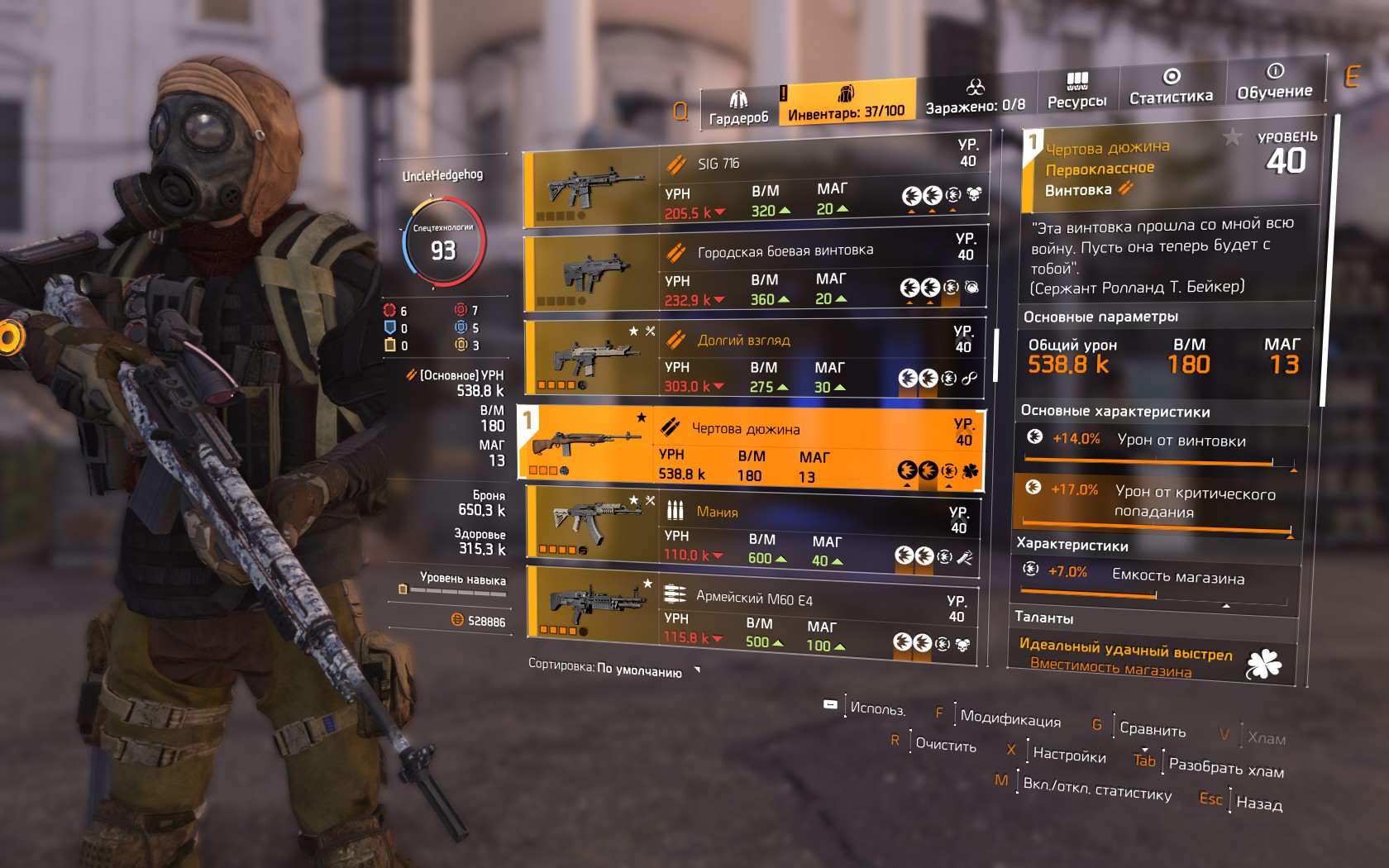Switch to the Инвентарь tab
The image size is (1389, 868).
coord(846,103)
